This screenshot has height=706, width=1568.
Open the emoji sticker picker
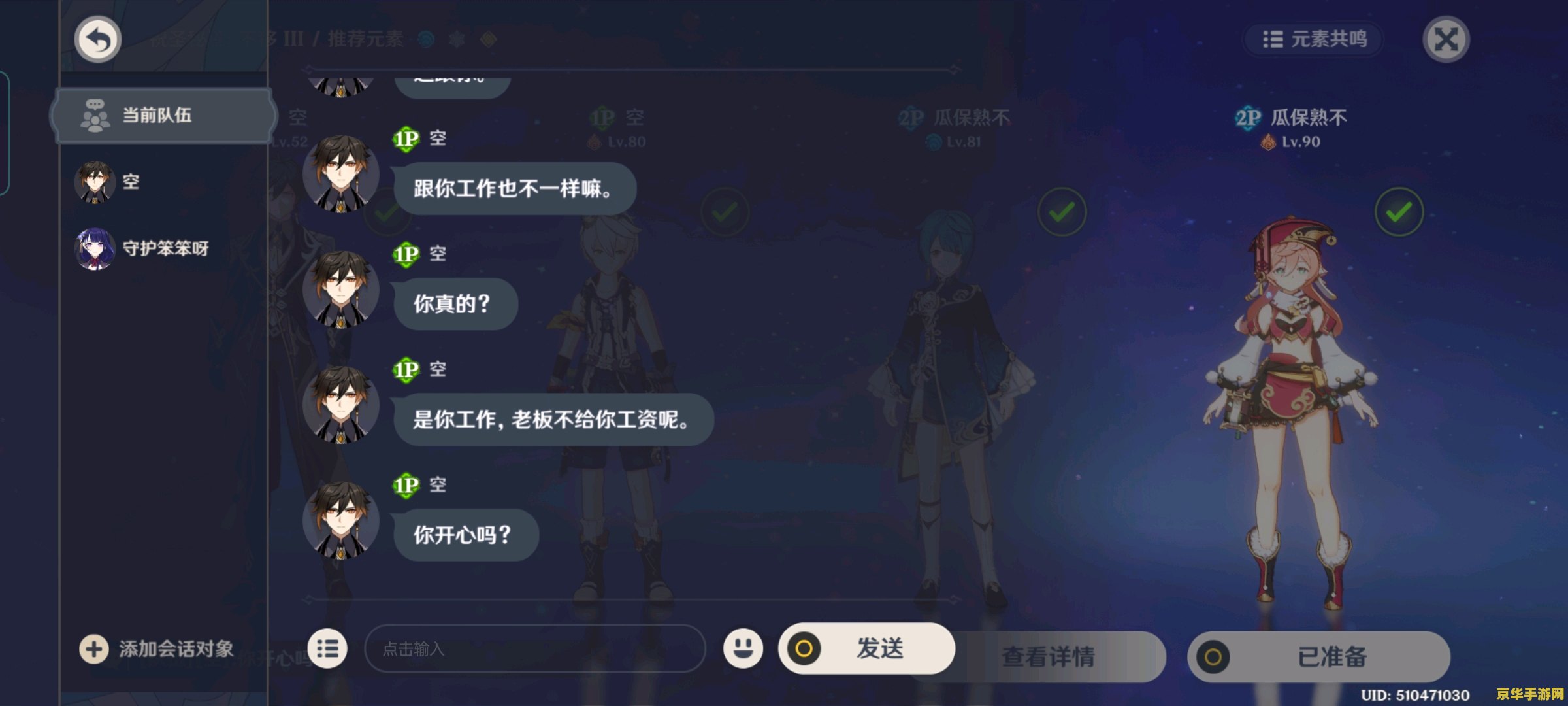[x=745, y=649]
